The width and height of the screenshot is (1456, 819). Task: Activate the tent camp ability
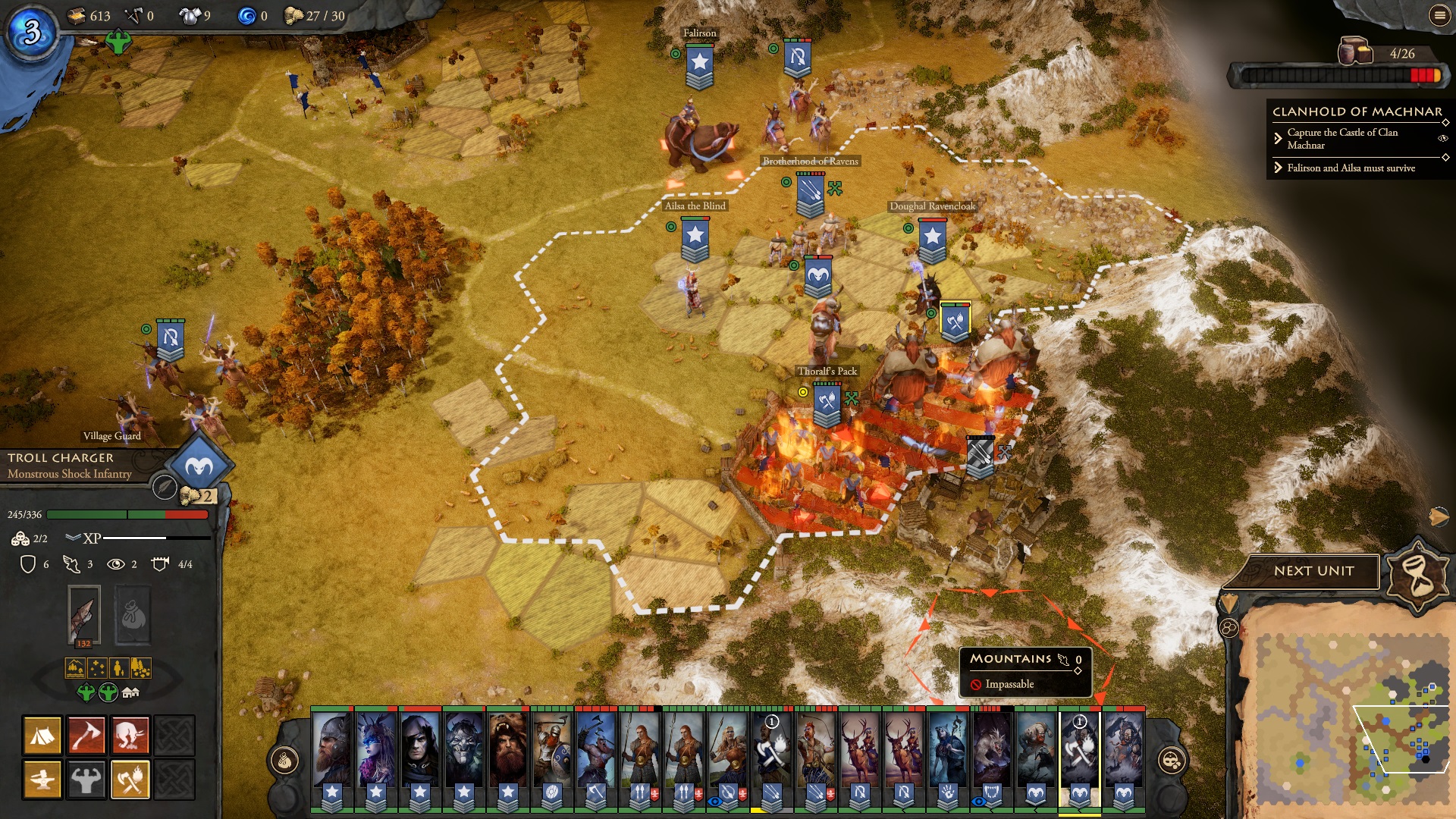coord(42,735)
